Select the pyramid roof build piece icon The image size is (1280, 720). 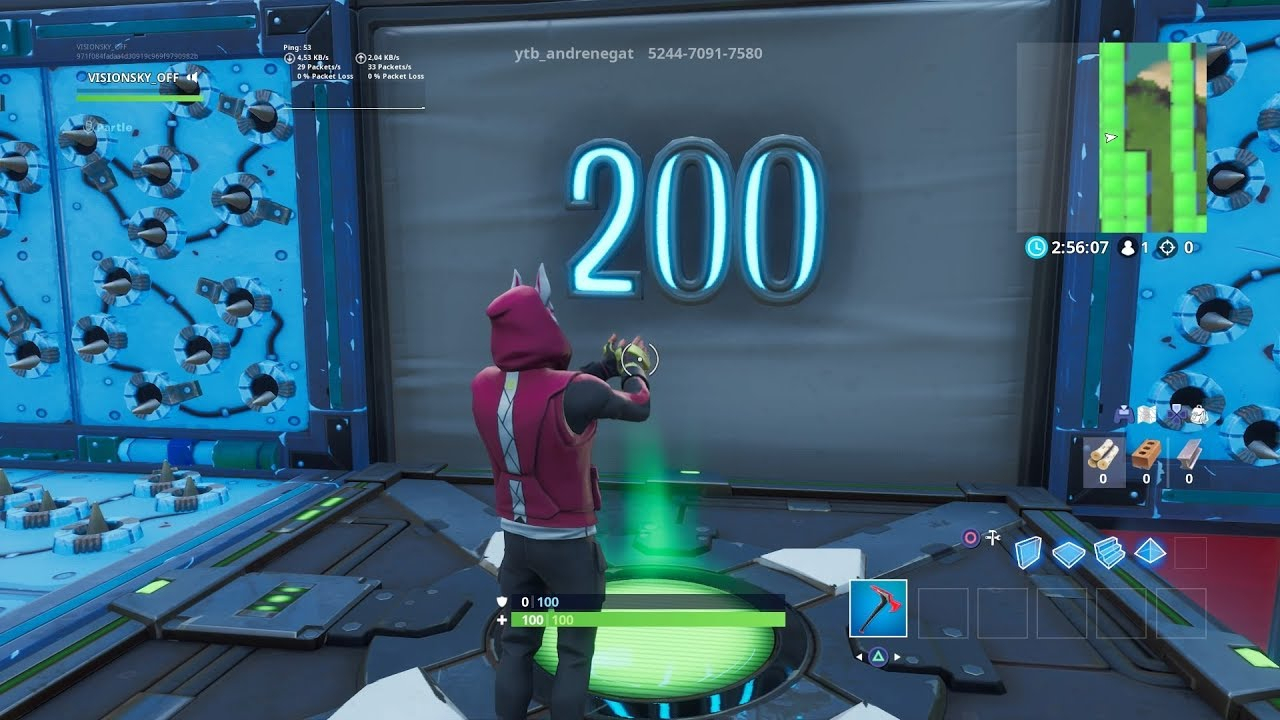point(1149,550)
